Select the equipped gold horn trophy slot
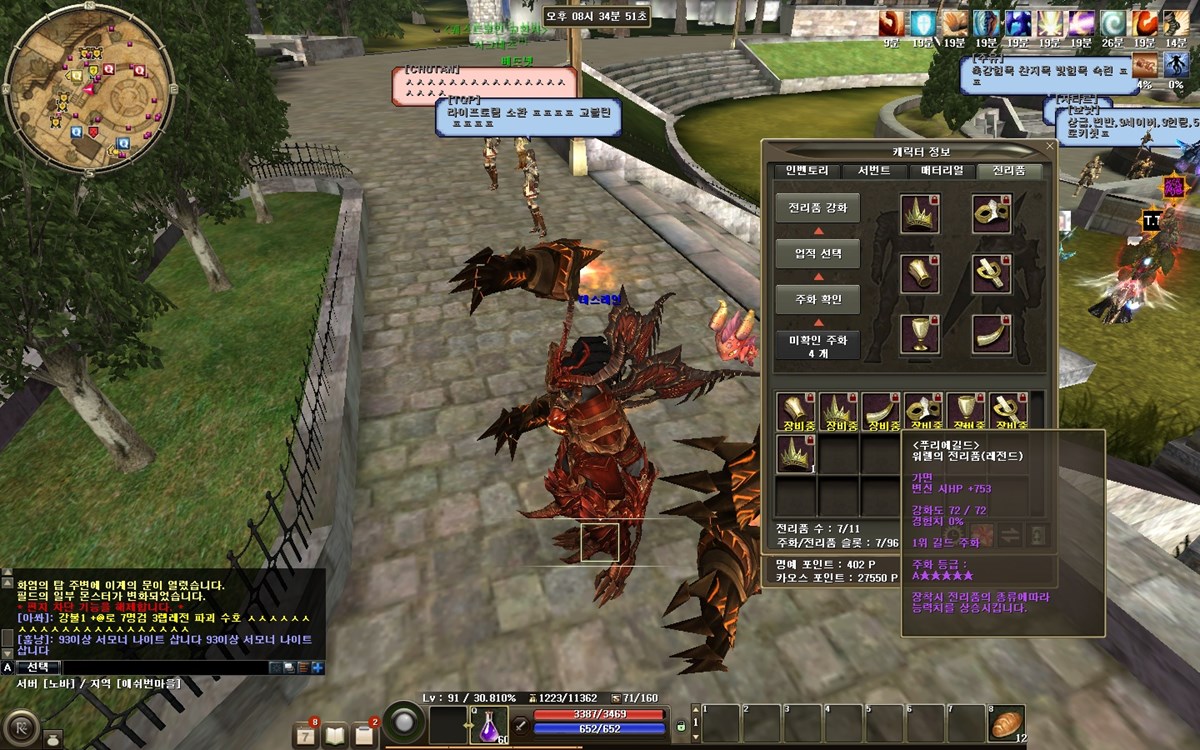 point(991,333)
